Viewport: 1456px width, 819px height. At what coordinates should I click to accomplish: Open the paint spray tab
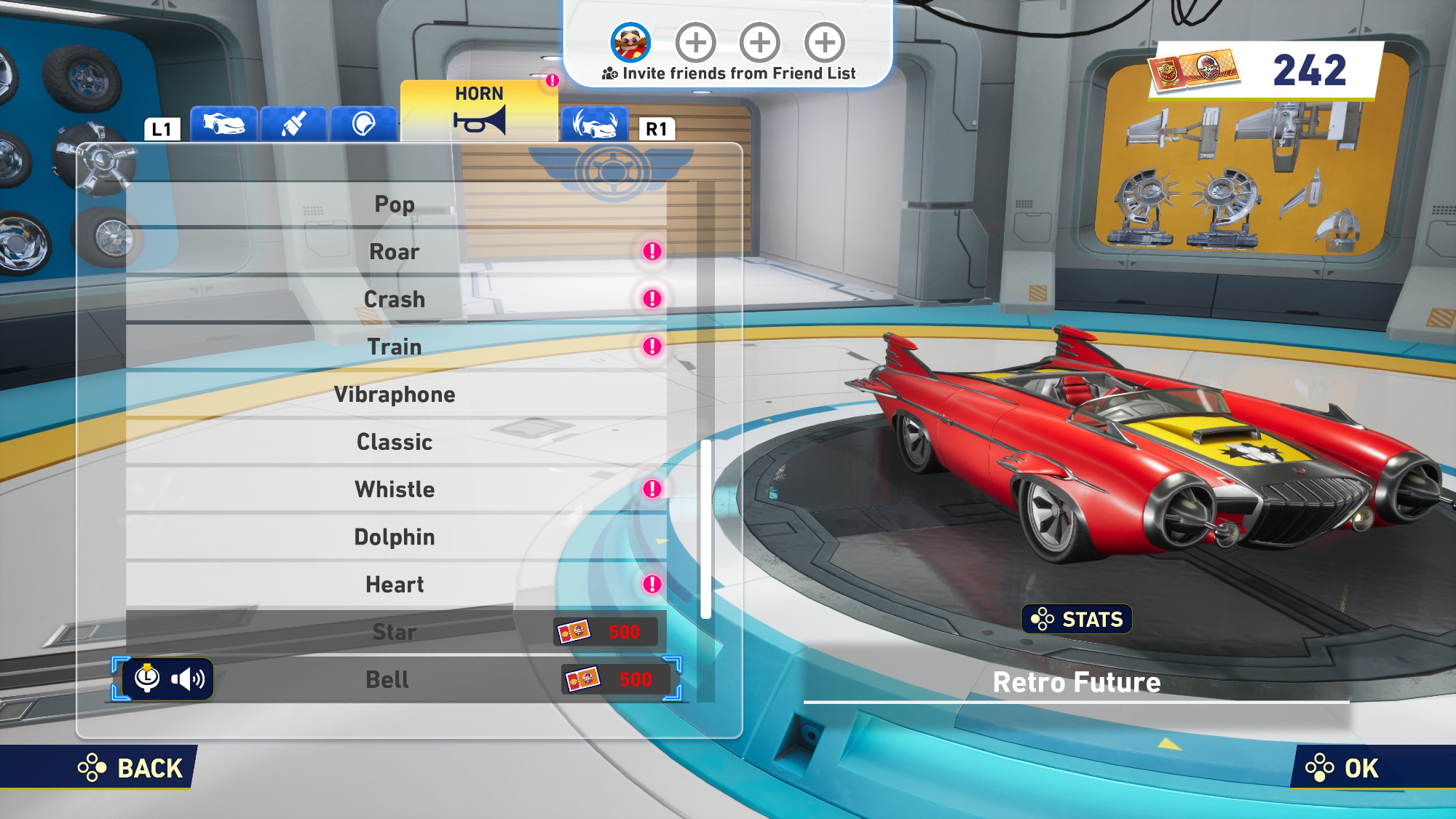(x=293, y=124)
